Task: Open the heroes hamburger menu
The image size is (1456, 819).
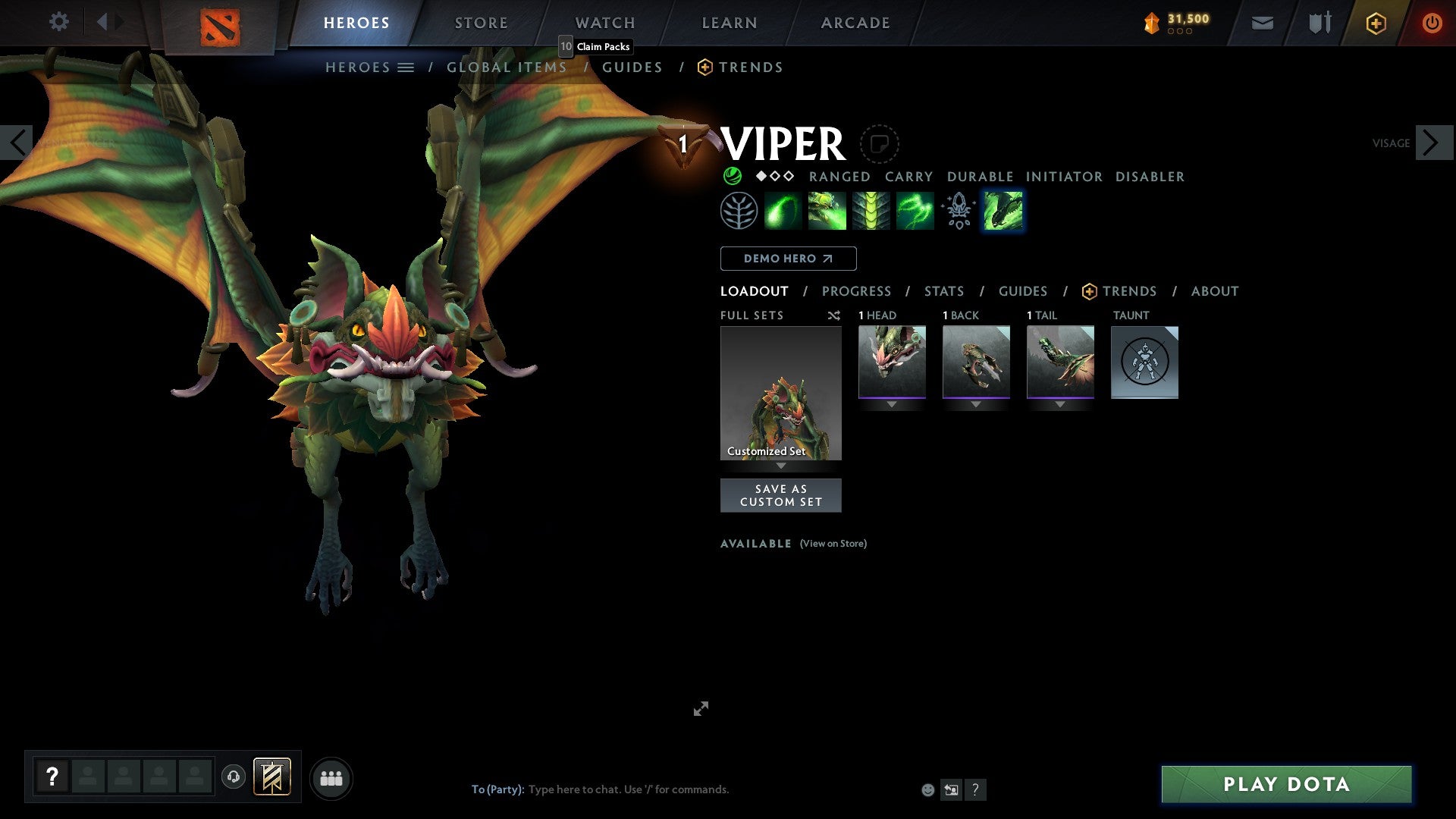Action: 406,67
